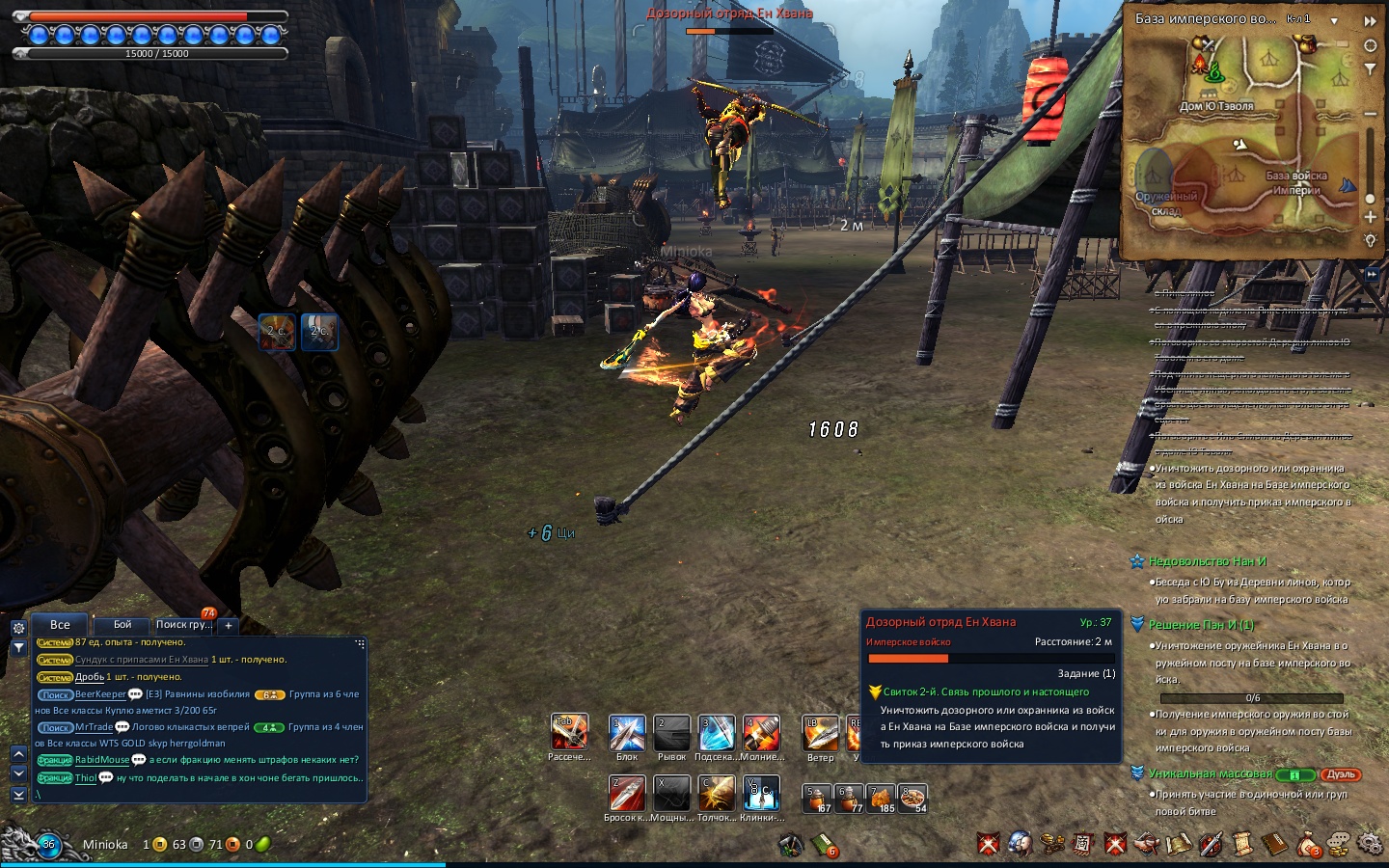
Task: Open the brown book journal icon
Action: [x=1275, y=845]
